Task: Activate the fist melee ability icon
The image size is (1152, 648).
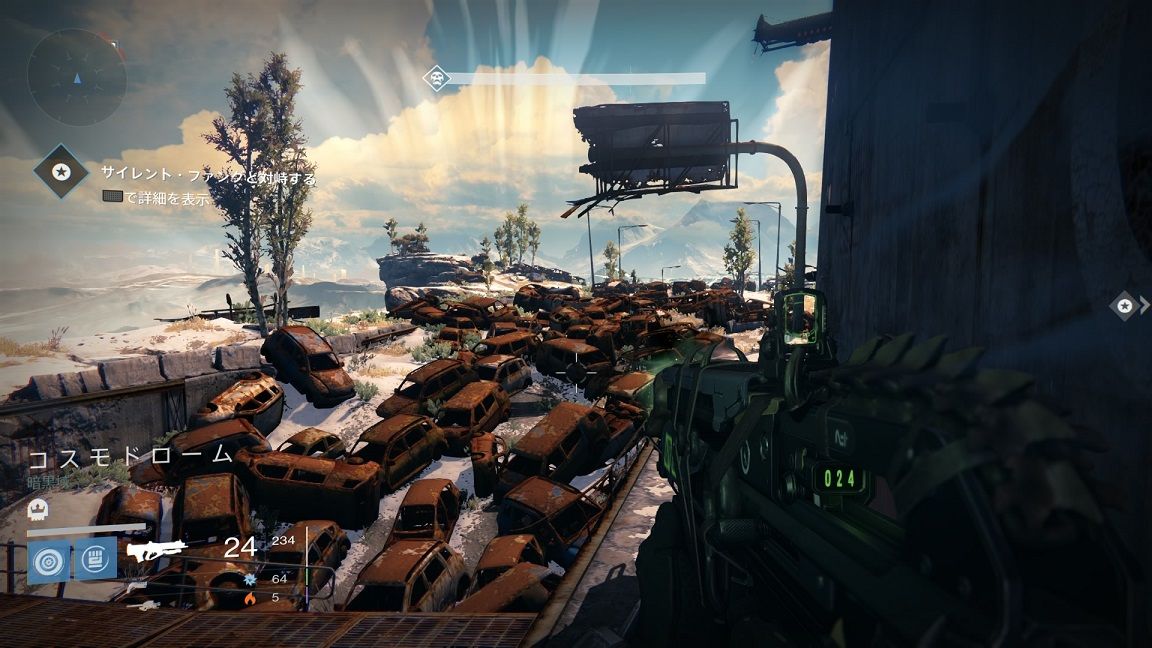Action: pos(96,560)
